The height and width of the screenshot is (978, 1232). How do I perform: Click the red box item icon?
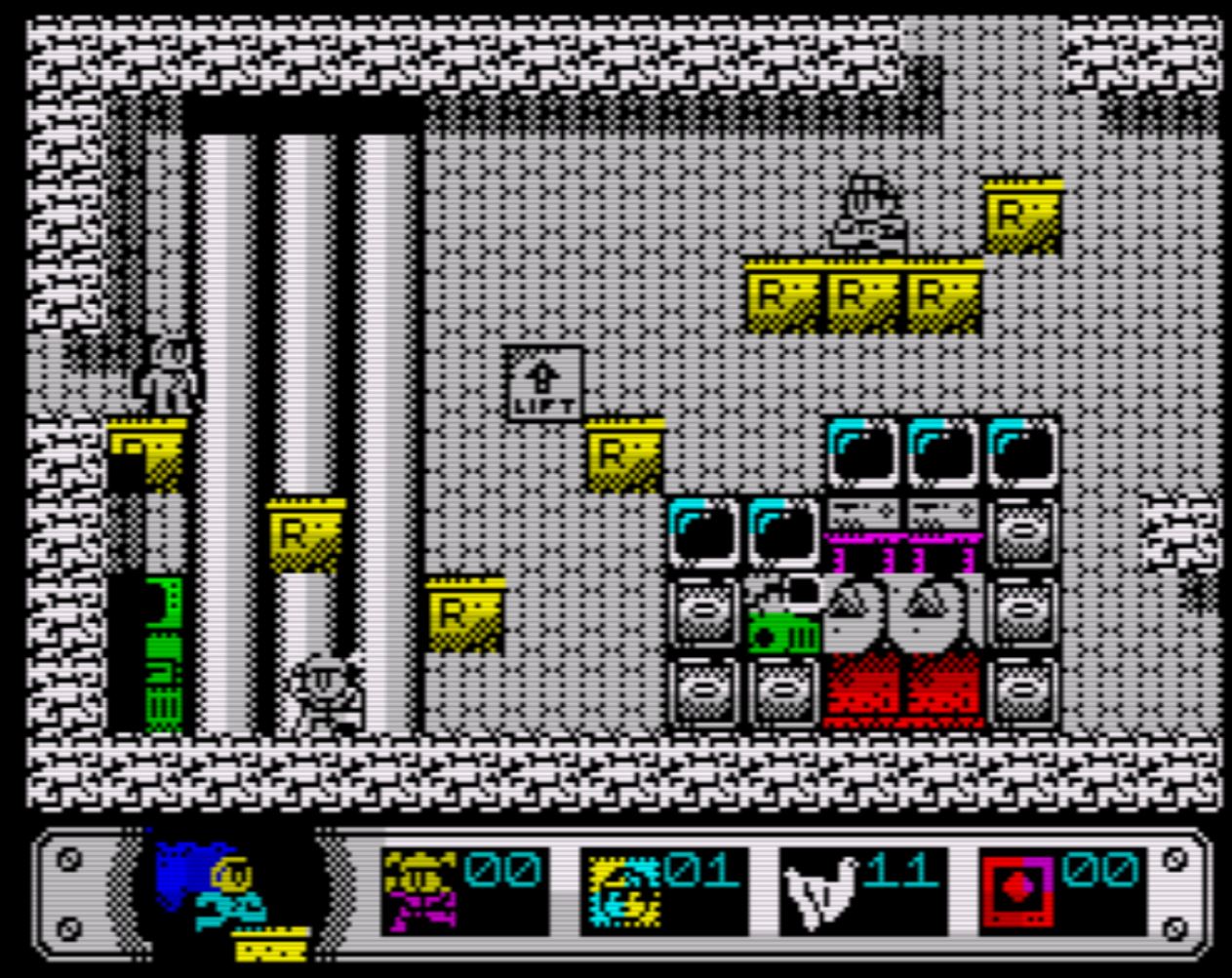click(1017, 891)
